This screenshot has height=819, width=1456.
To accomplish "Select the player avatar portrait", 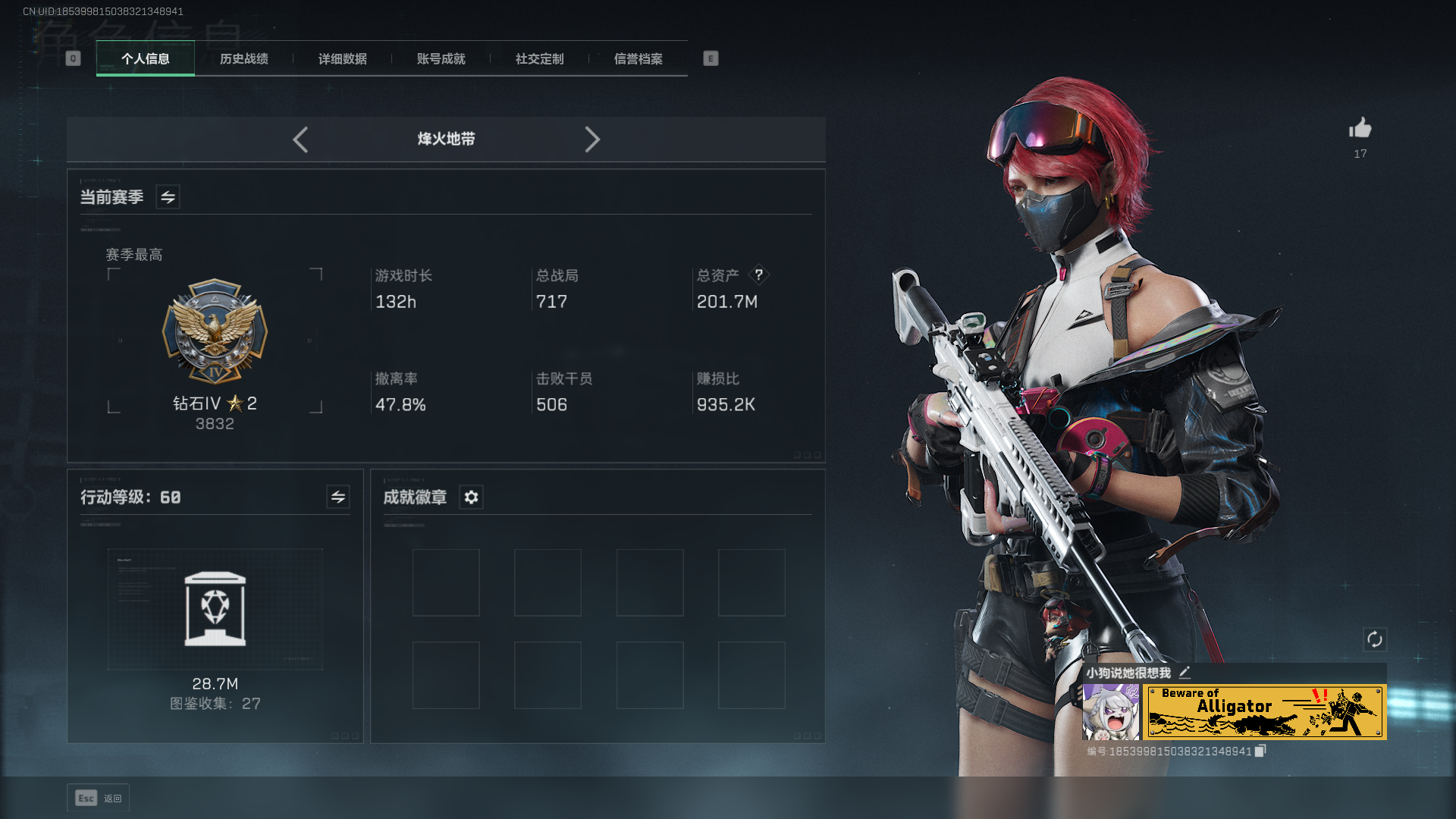I will [1110, 711].
